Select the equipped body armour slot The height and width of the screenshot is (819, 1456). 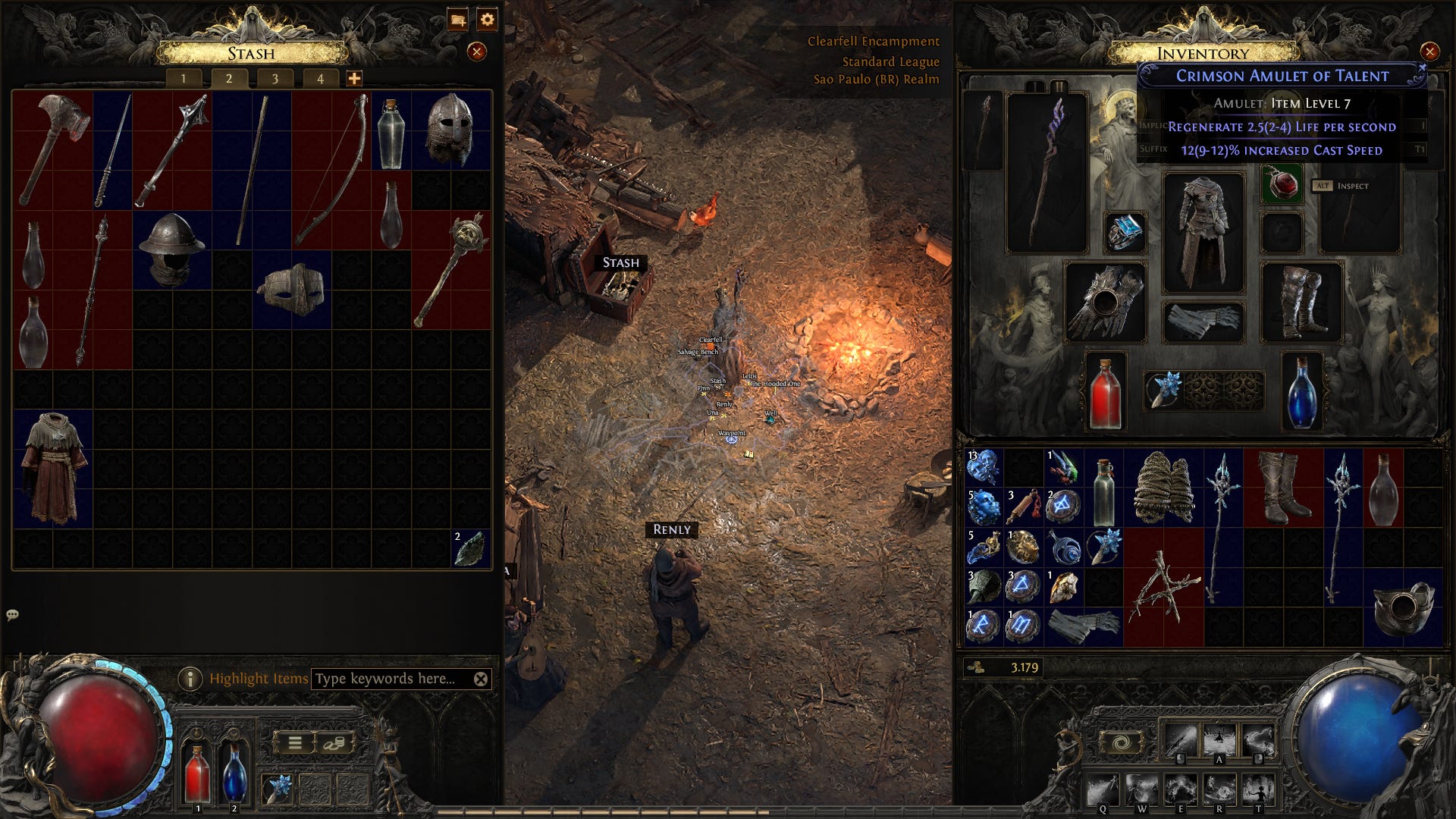[1203, 233]
